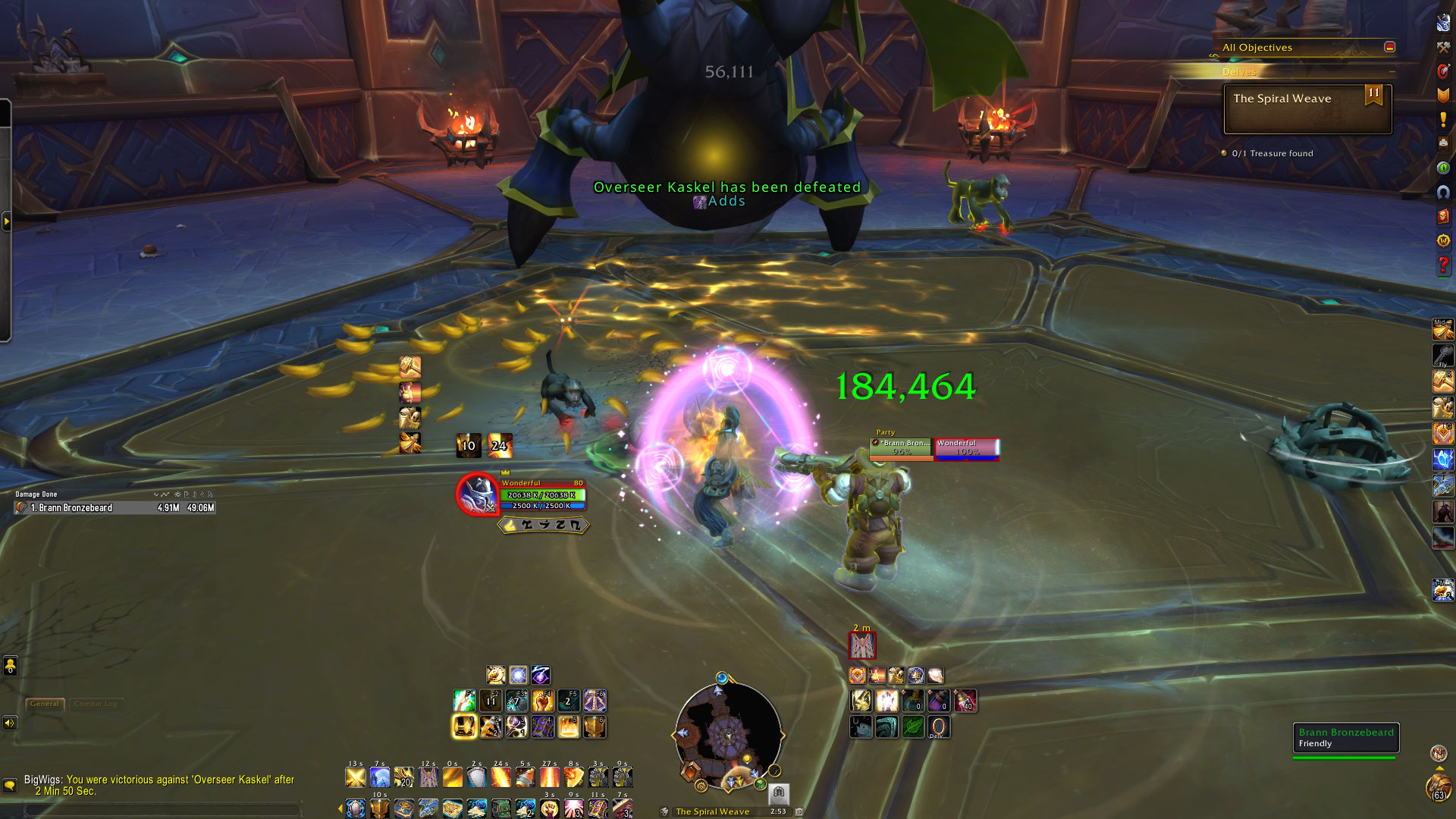Open the calendar button beside the clock
This screenshot has height=819, width=1456.
point(799,811)
